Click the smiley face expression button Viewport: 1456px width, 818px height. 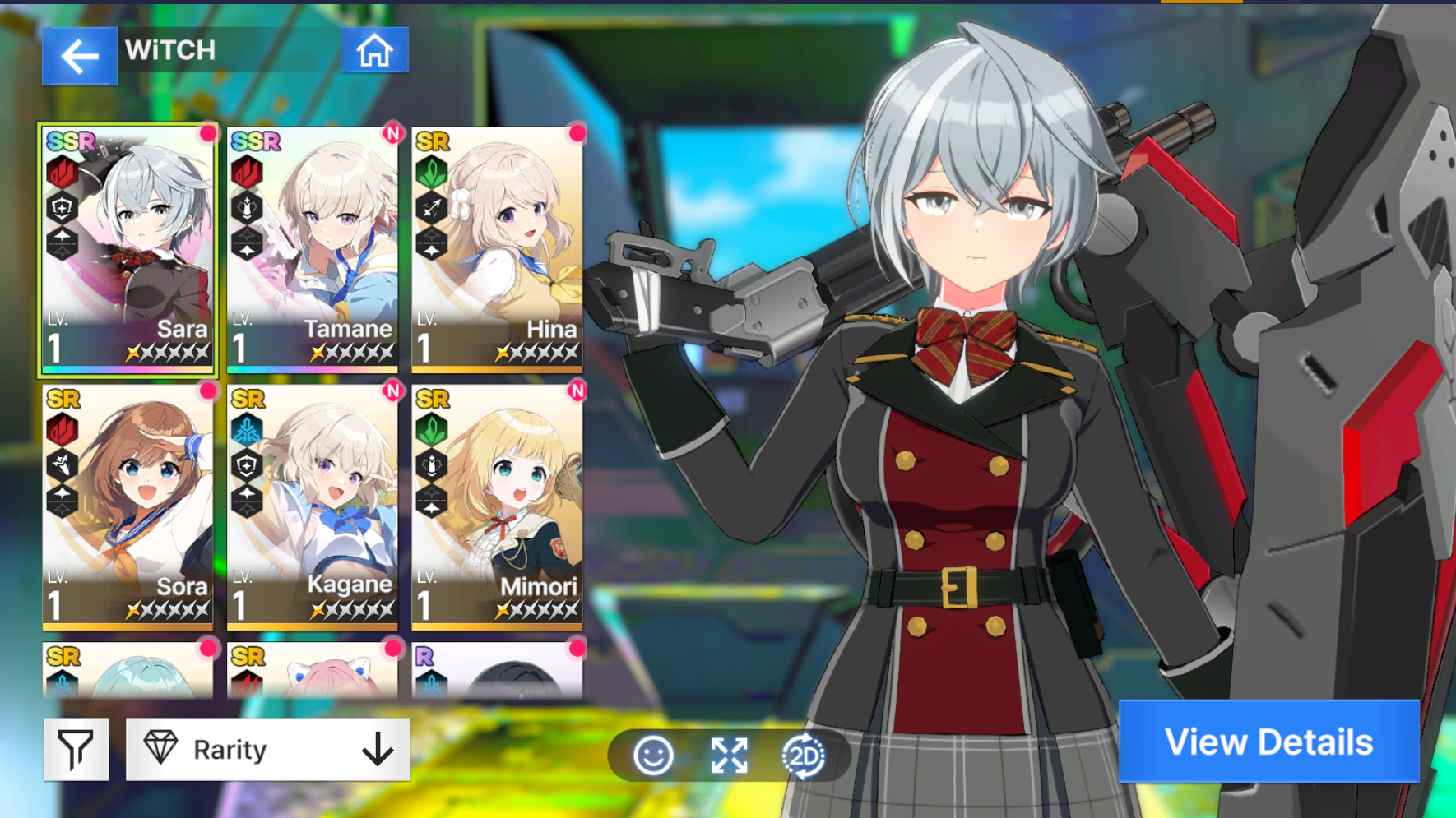pos(654,756)
